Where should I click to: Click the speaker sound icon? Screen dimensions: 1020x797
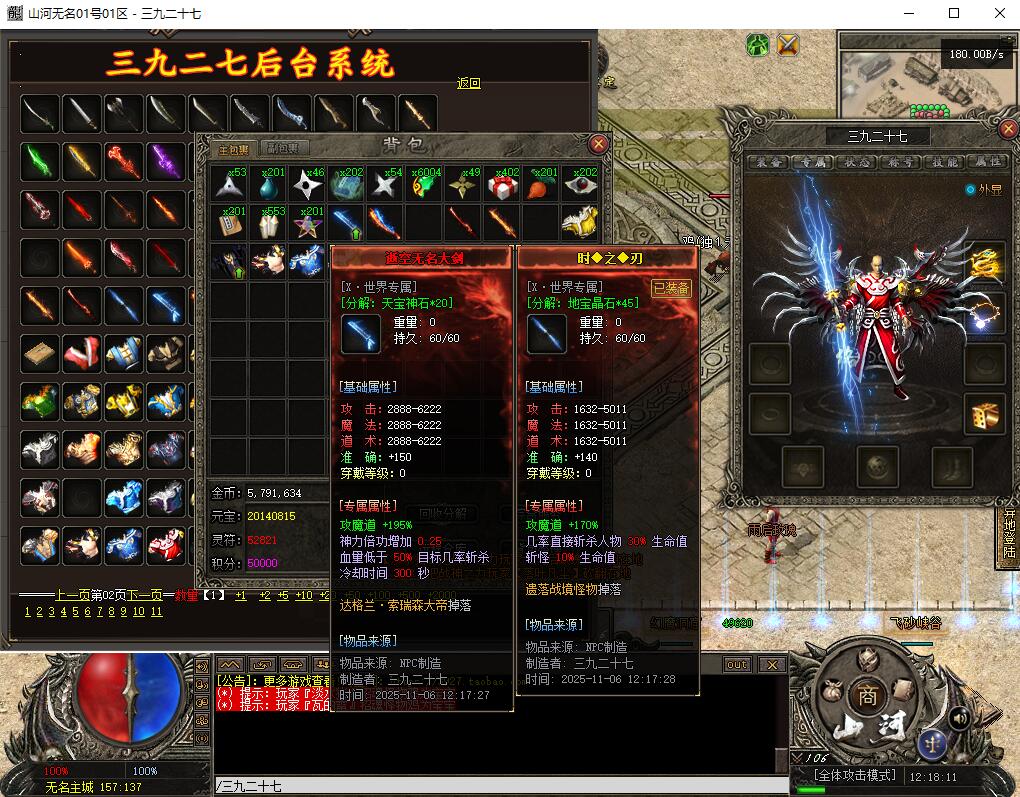coord(959,717)
